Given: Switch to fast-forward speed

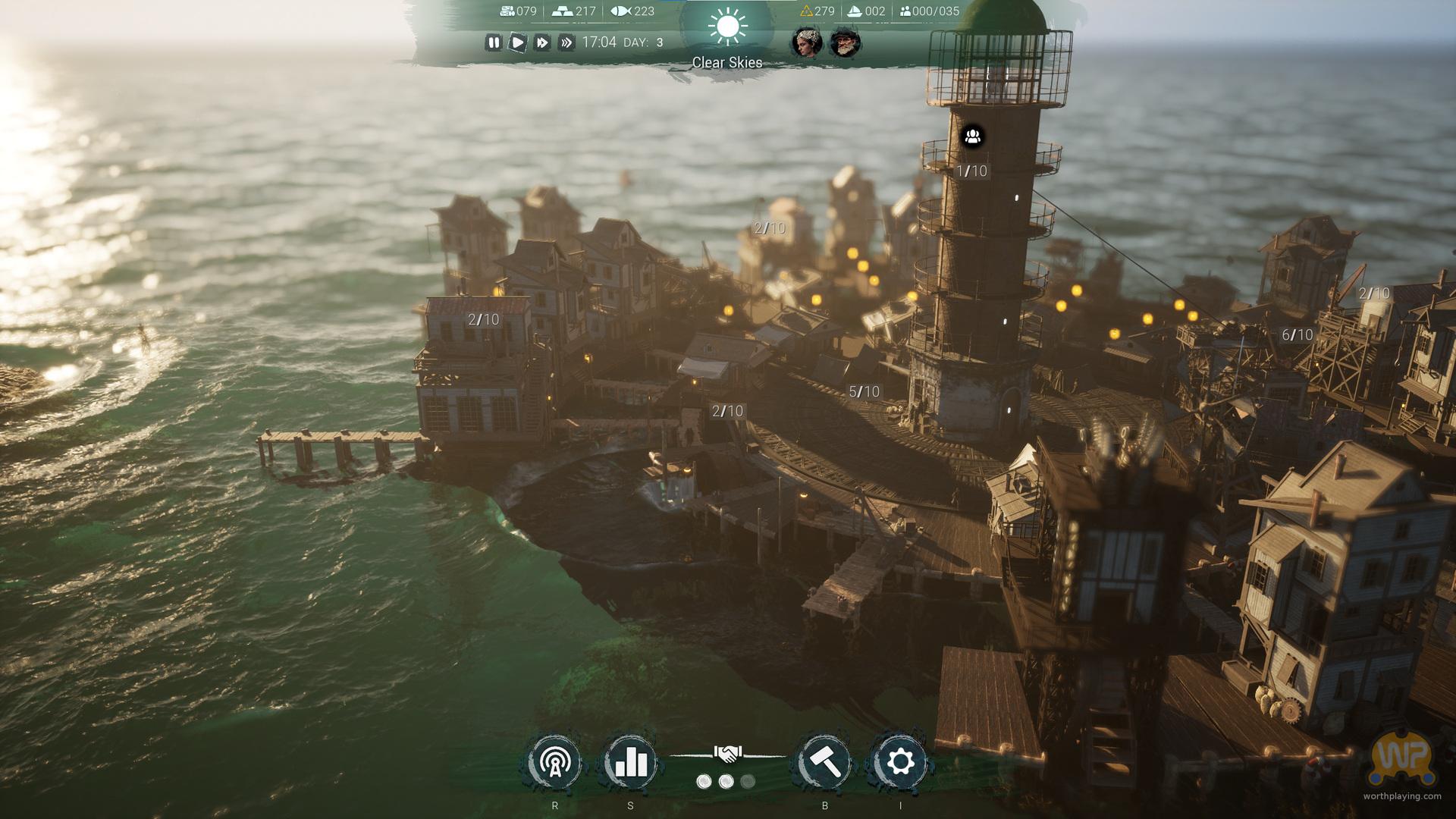Looking at the screenshot, I should click(x=541, y=42).
